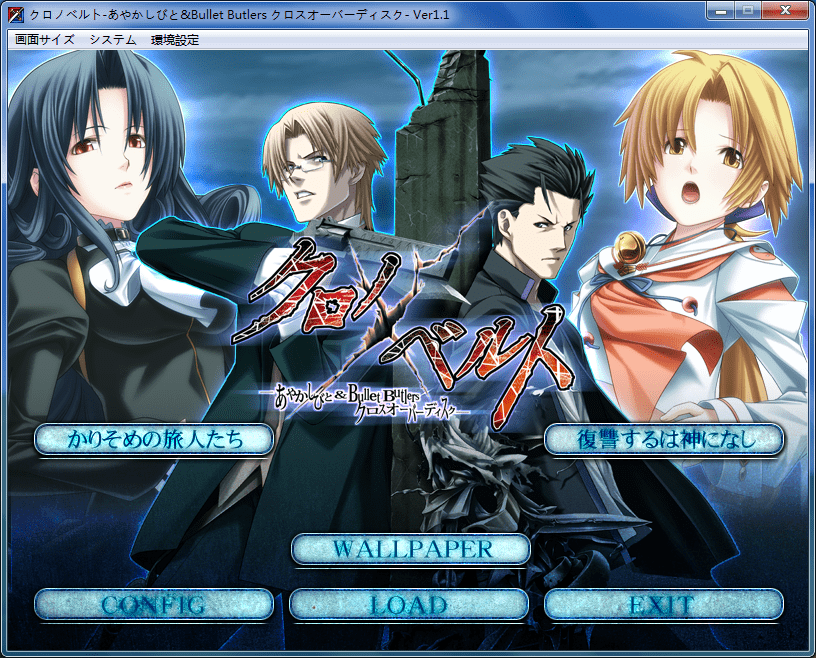Open the WALLPAPER gallery
The width and height of the screenshot is (816, 658).
[409, 549]
